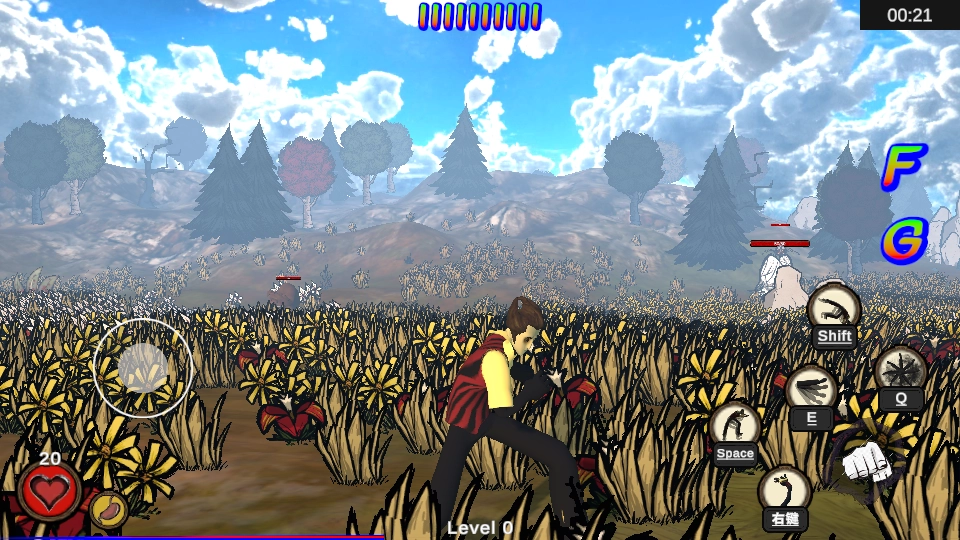Image resolution: width=960 pixels, height=540 pixels.
Task: Activate the Space jump skill icon
Action: [x=735, y=427]
